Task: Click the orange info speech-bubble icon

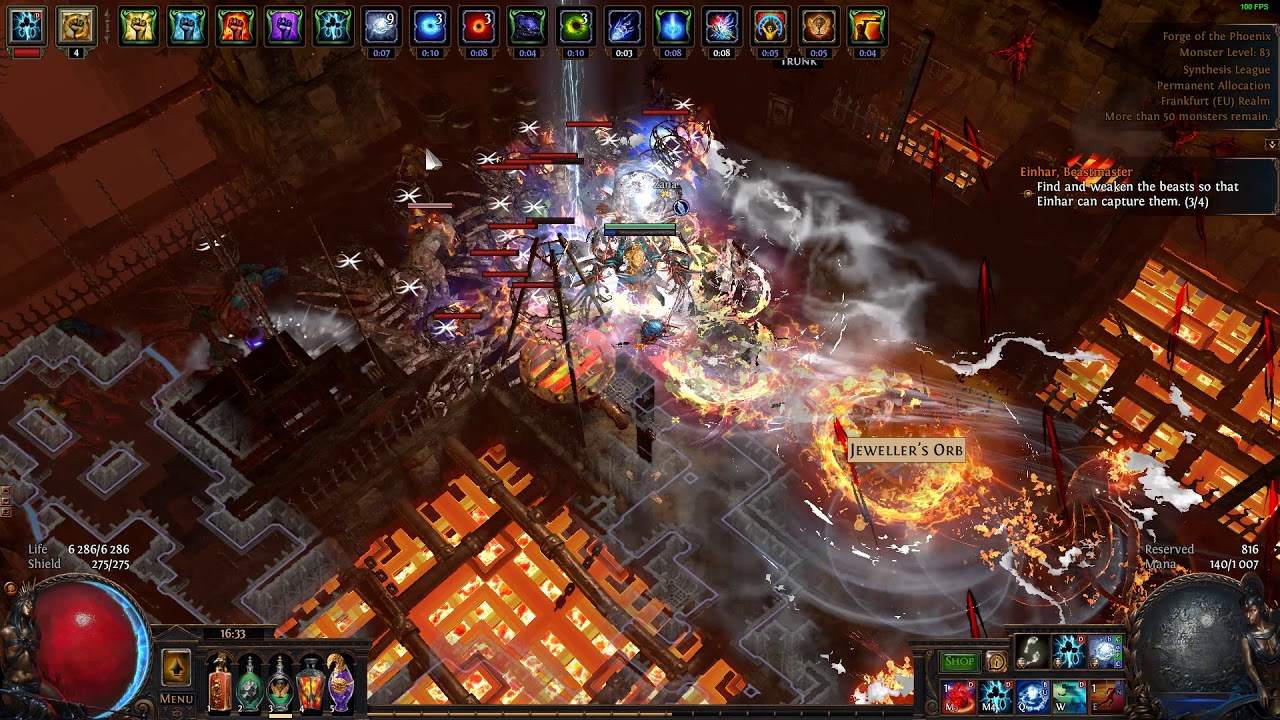Action: point(996,662)
